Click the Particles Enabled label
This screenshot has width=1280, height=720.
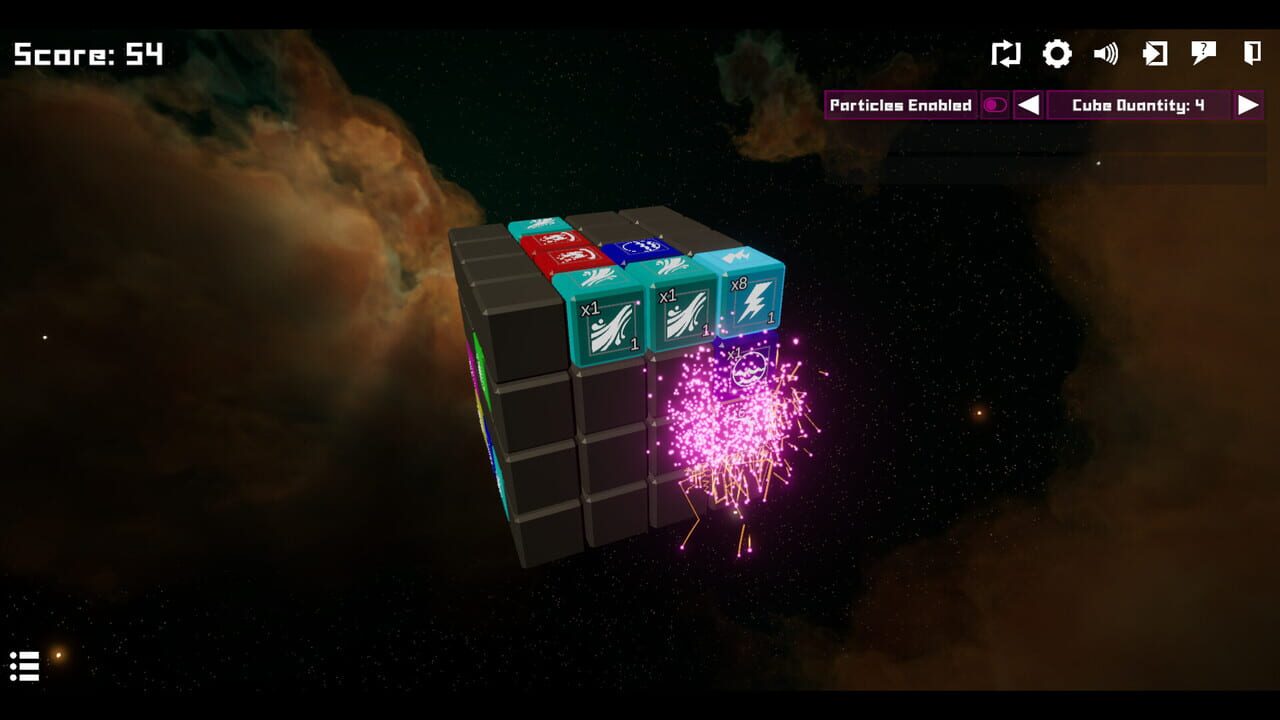(x=898, y=105)
